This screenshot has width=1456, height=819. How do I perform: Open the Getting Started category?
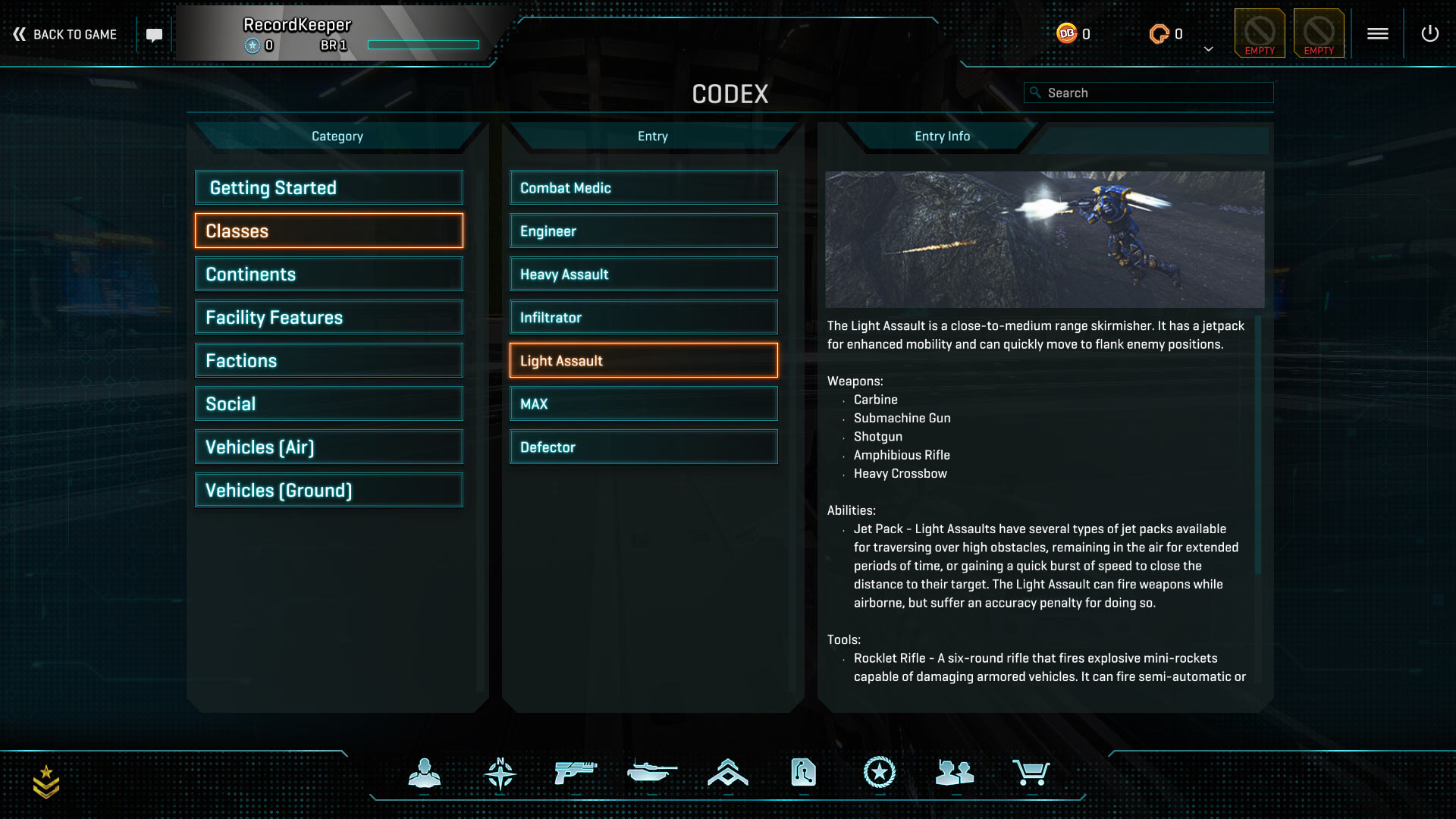(328, 187)
